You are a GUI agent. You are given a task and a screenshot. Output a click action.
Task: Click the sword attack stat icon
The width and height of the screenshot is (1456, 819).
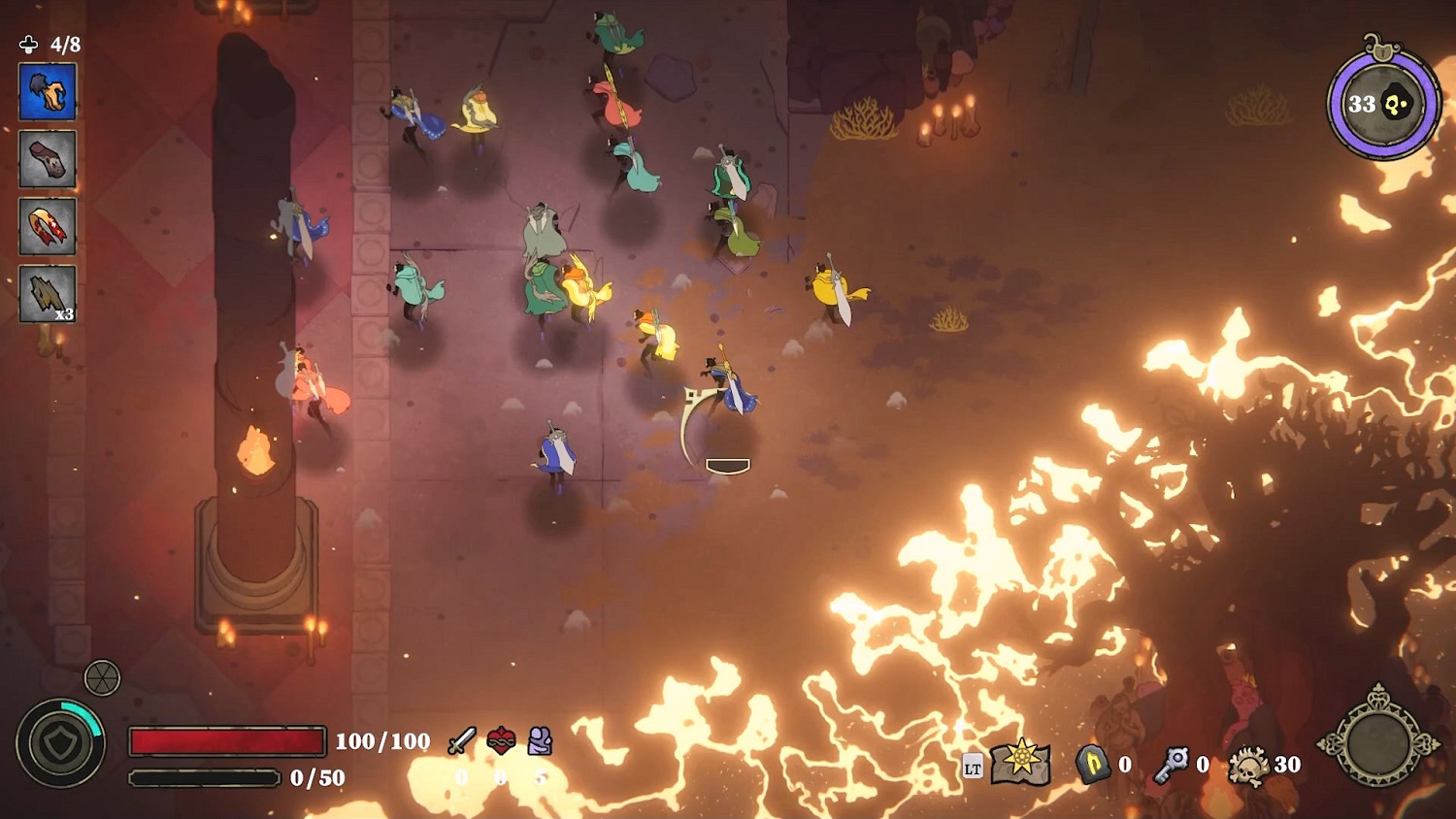point(462,741)
